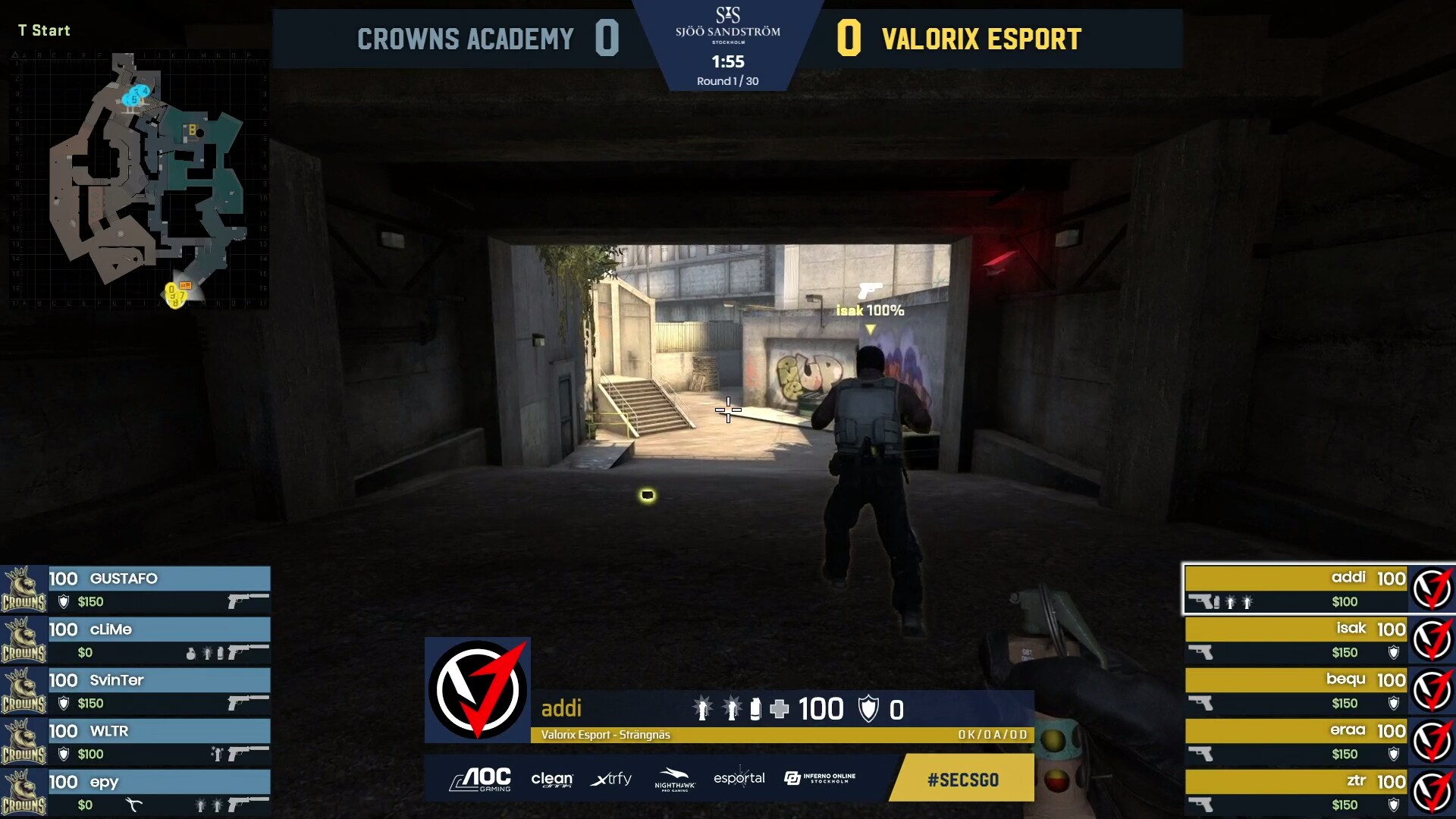This screenshot has height=819, width=1456.
Task: Click the esportal sponsor logo
Action: pos(739,779)
